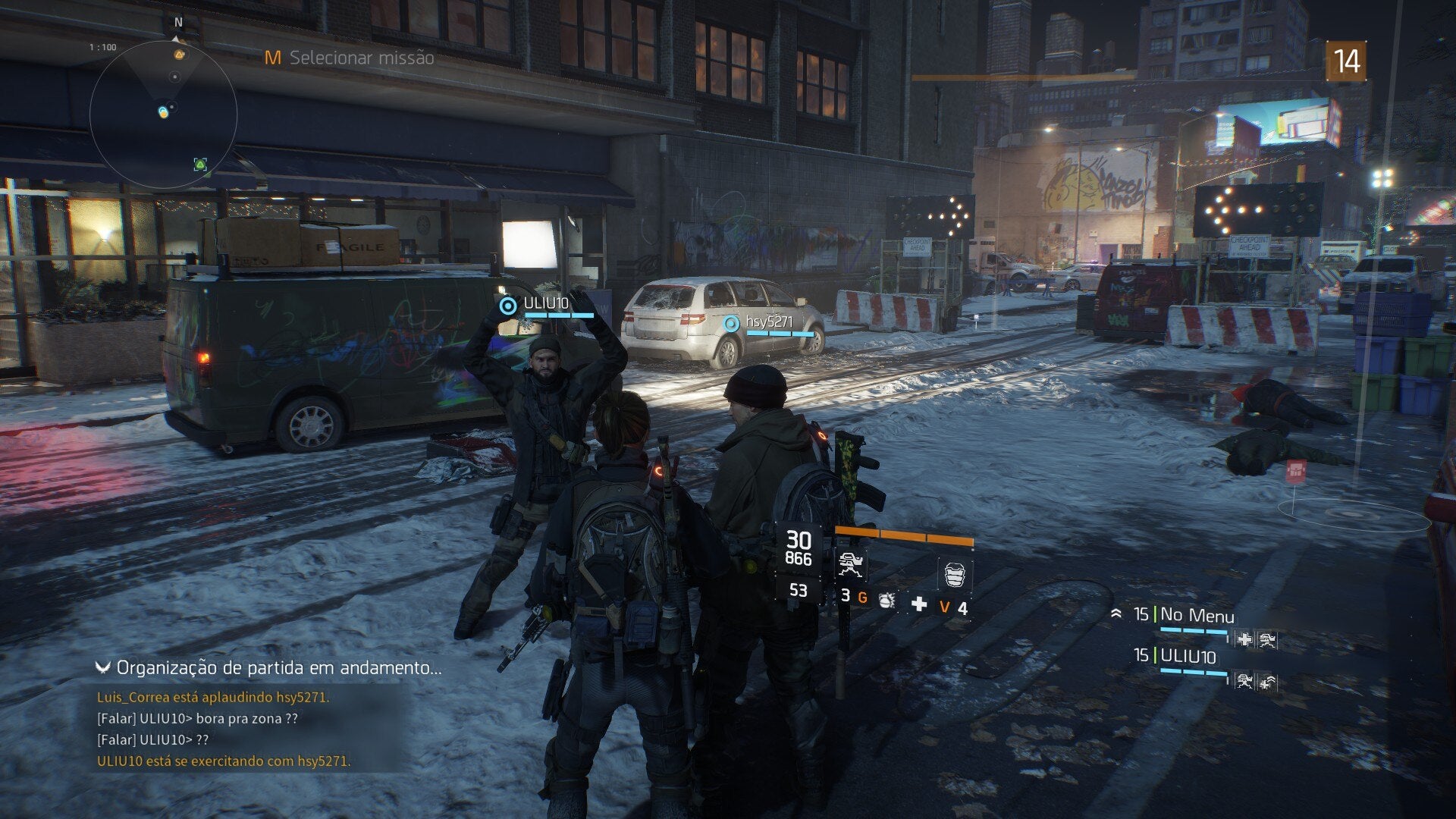Collapse the matchmaking status arrow
The width and height of the screenshot is (1456, 819).
[x=103, y=667]
